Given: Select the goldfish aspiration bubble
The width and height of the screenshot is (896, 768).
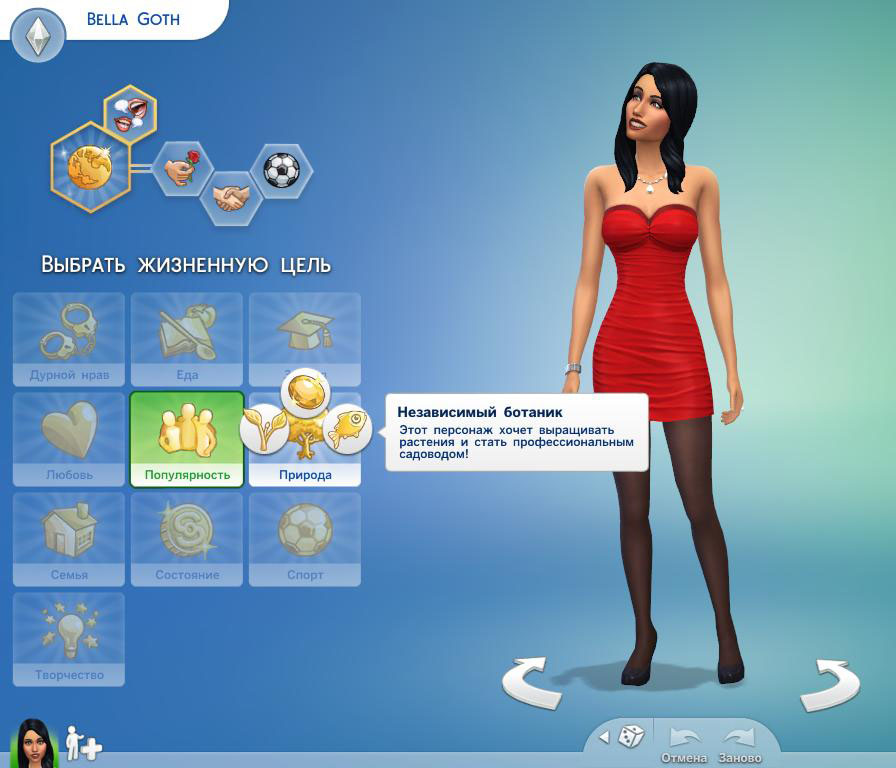Looking at the screenshot, I should [348, 430].
